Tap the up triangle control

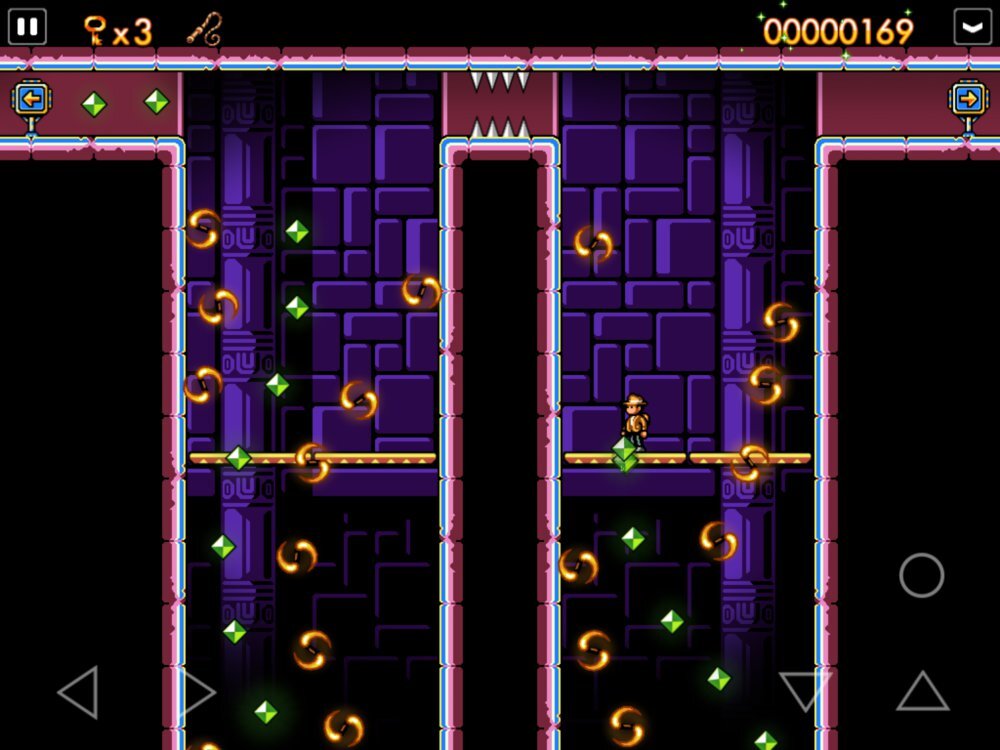tap(922, 691)
